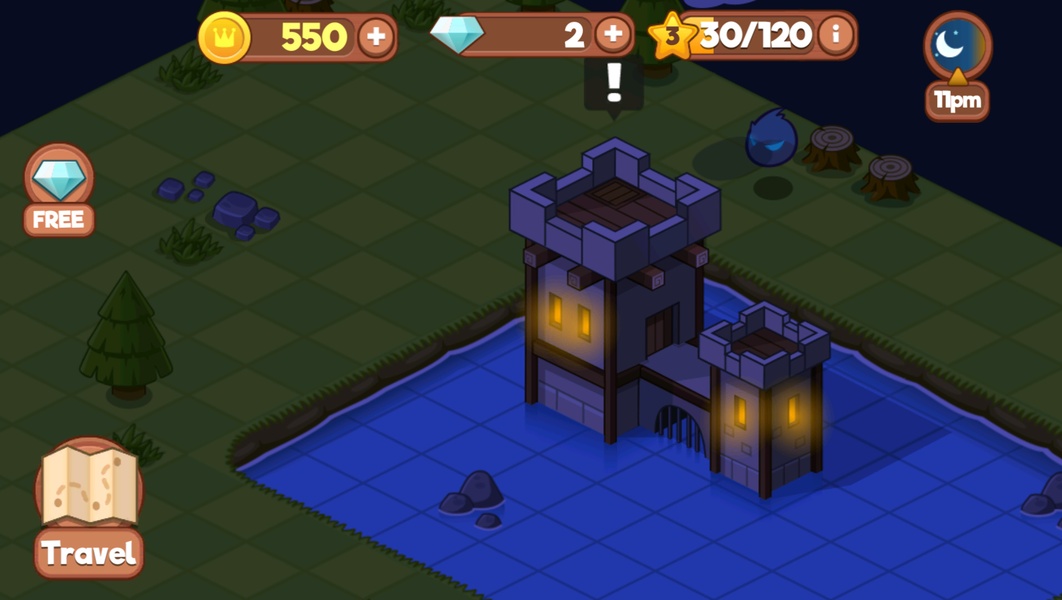This screenshot has height=600, width=1062.
Task: Open the Travel map
Action: (x=88, y=507)
